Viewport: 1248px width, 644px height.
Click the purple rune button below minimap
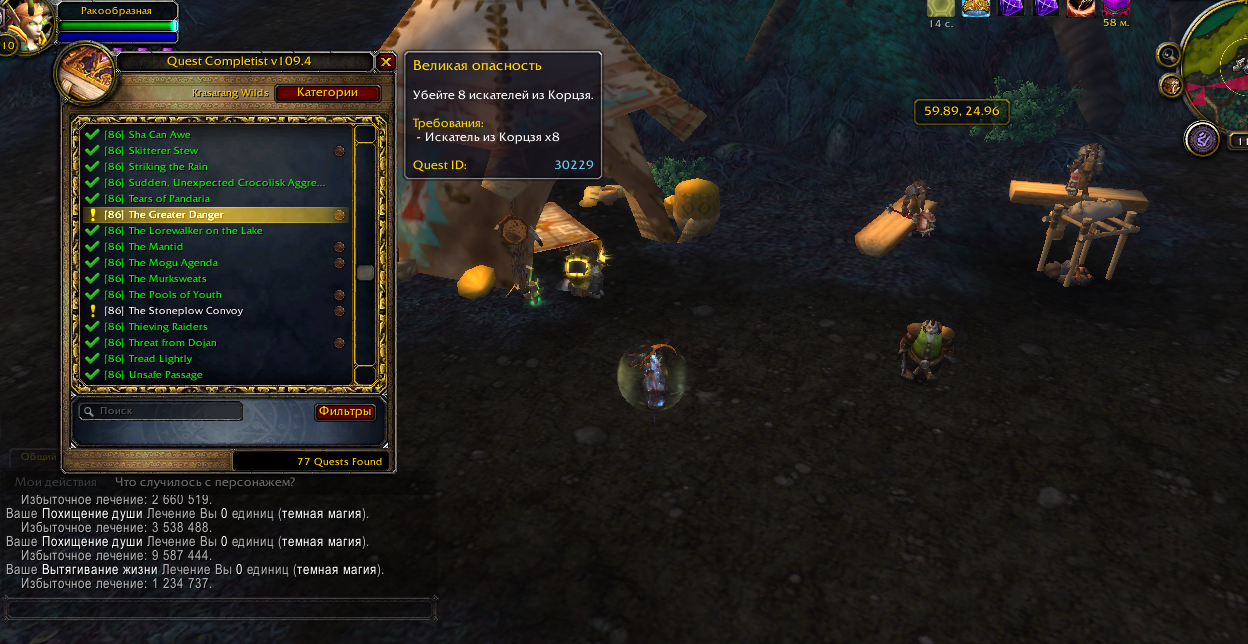[1201, 139]
